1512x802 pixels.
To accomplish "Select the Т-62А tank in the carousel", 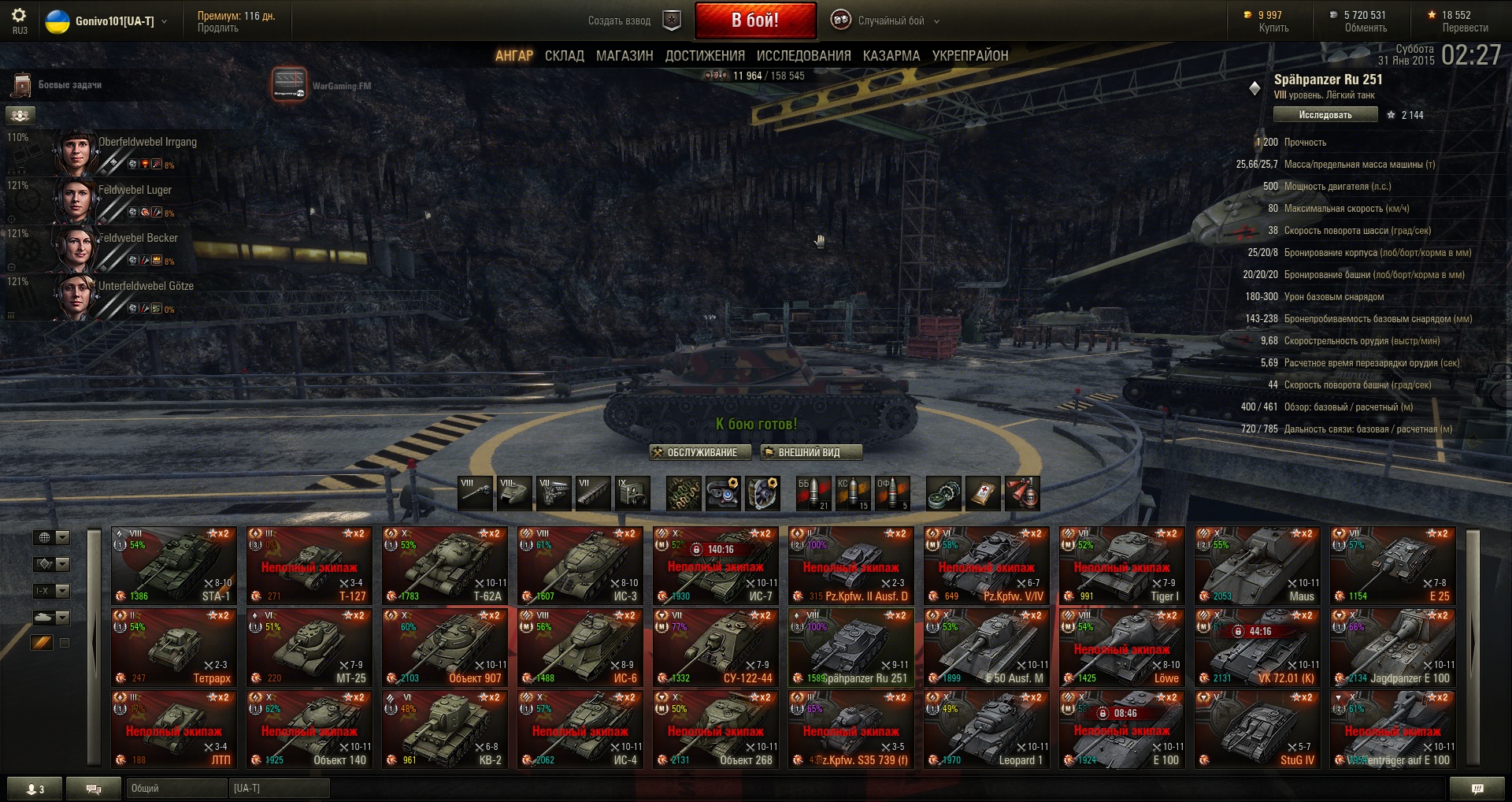I will click(x=444, y=565).
